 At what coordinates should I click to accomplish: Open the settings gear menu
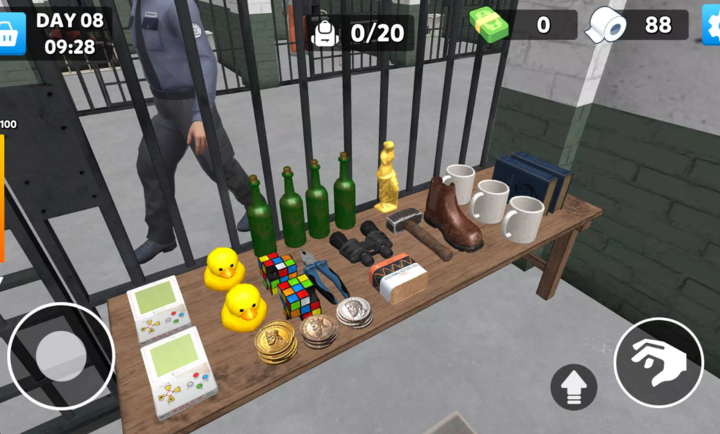711,25
